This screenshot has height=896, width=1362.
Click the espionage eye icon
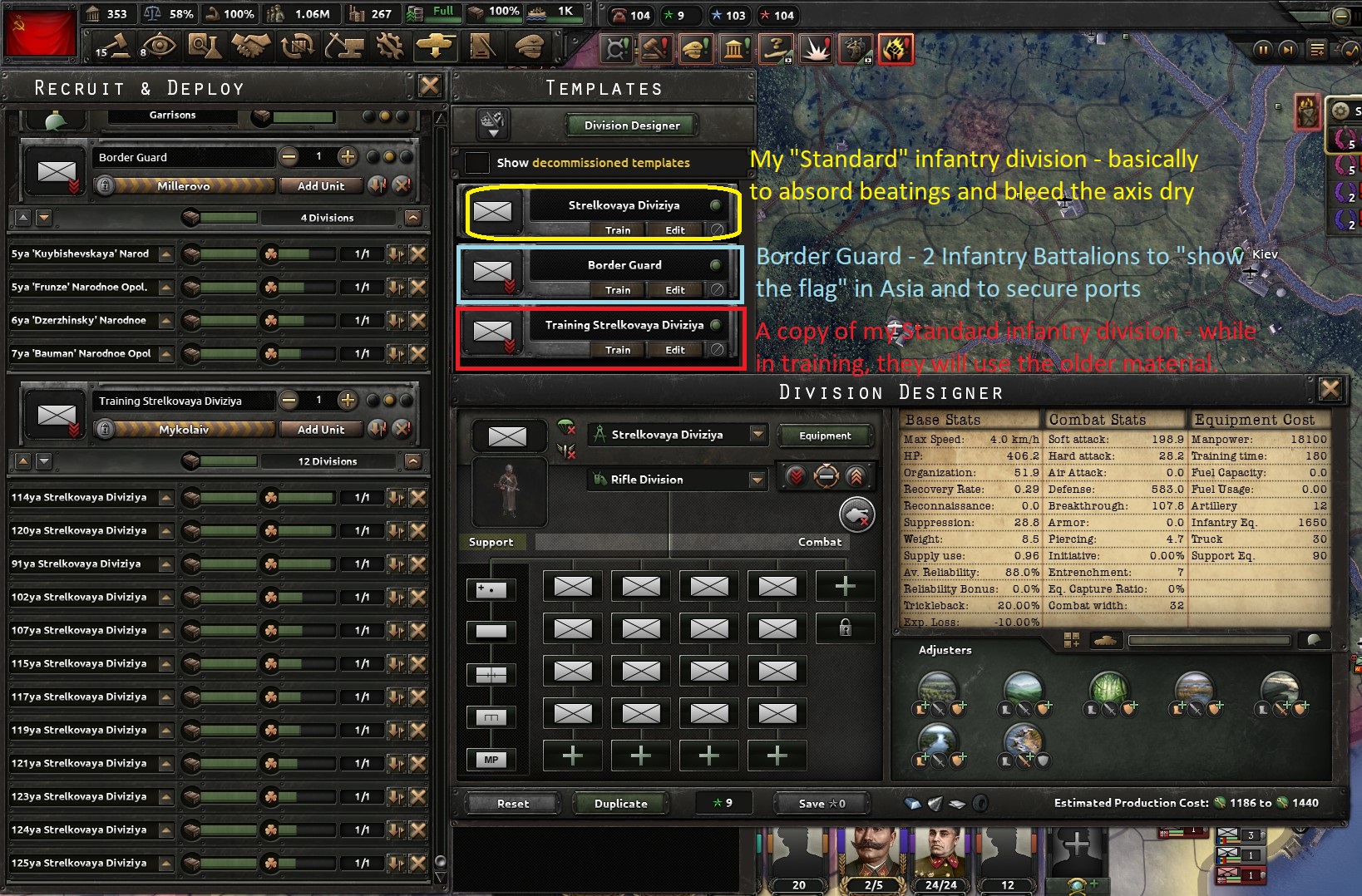(x=160, y=47)
